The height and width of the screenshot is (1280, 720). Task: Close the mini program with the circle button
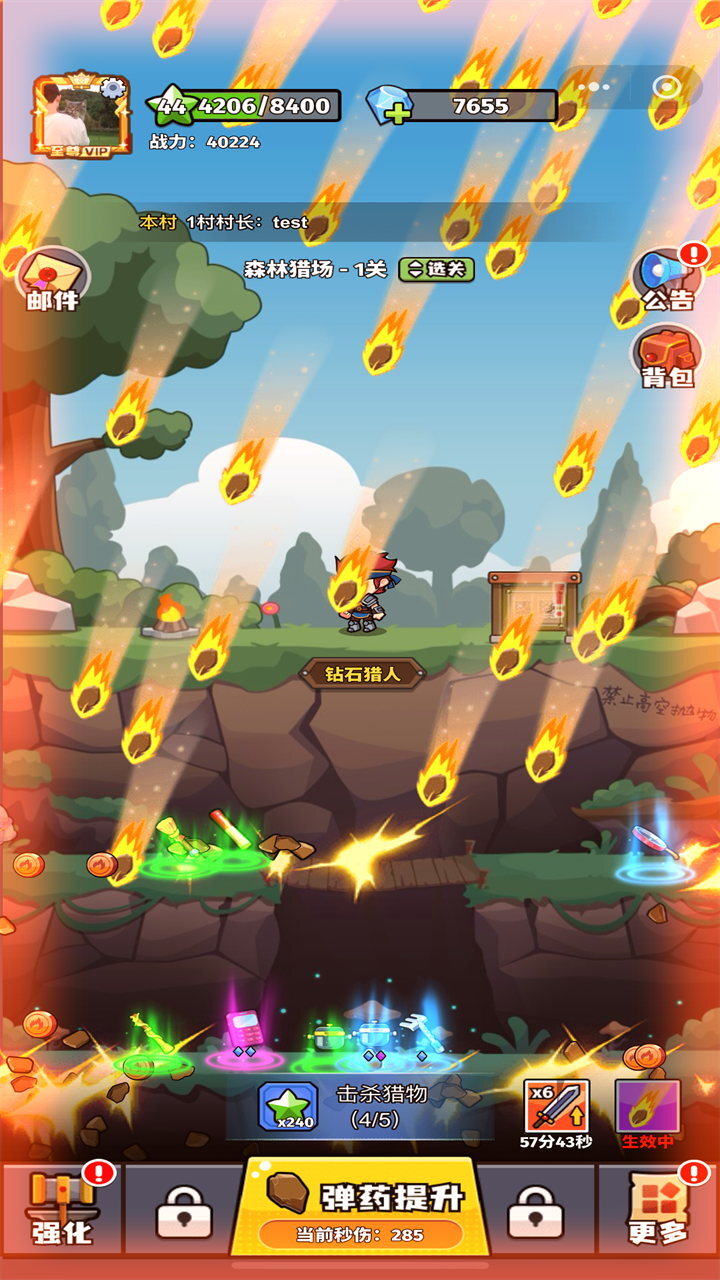(x=666, y=87)
